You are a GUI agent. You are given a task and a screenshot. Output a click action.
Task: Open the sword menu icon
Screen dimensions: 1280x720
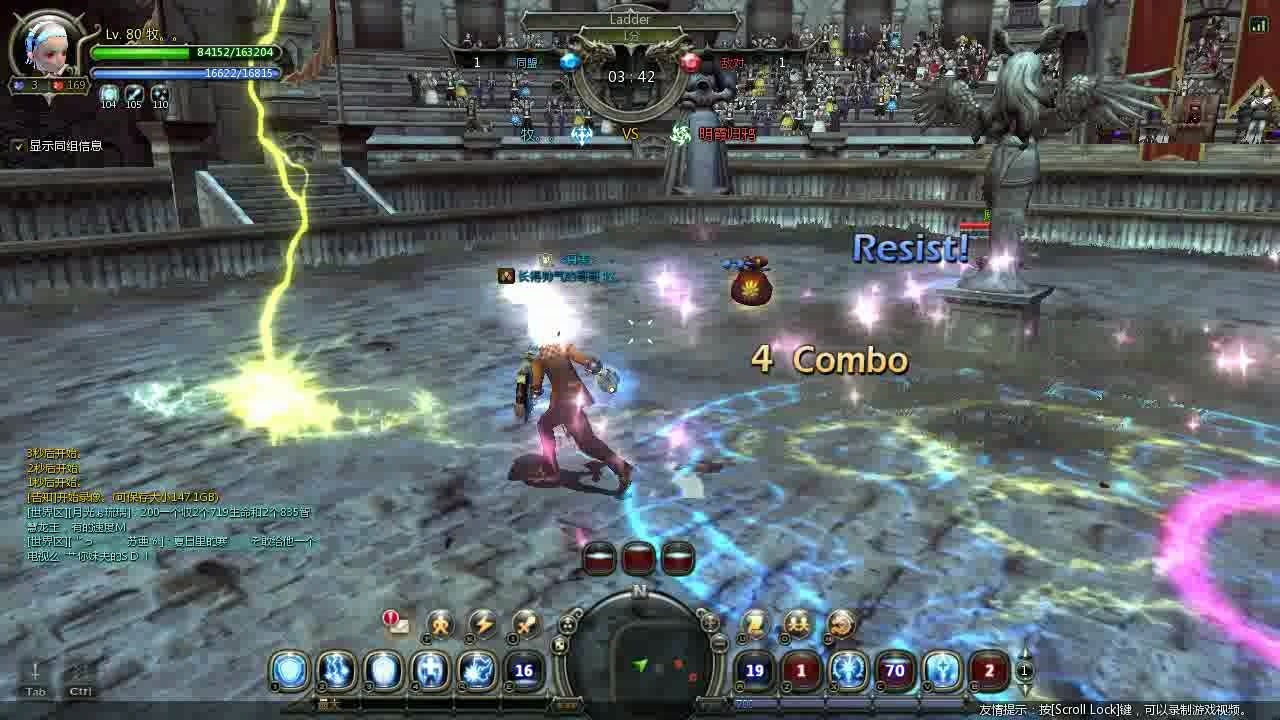pyautogui.click(x=526, y=625)
